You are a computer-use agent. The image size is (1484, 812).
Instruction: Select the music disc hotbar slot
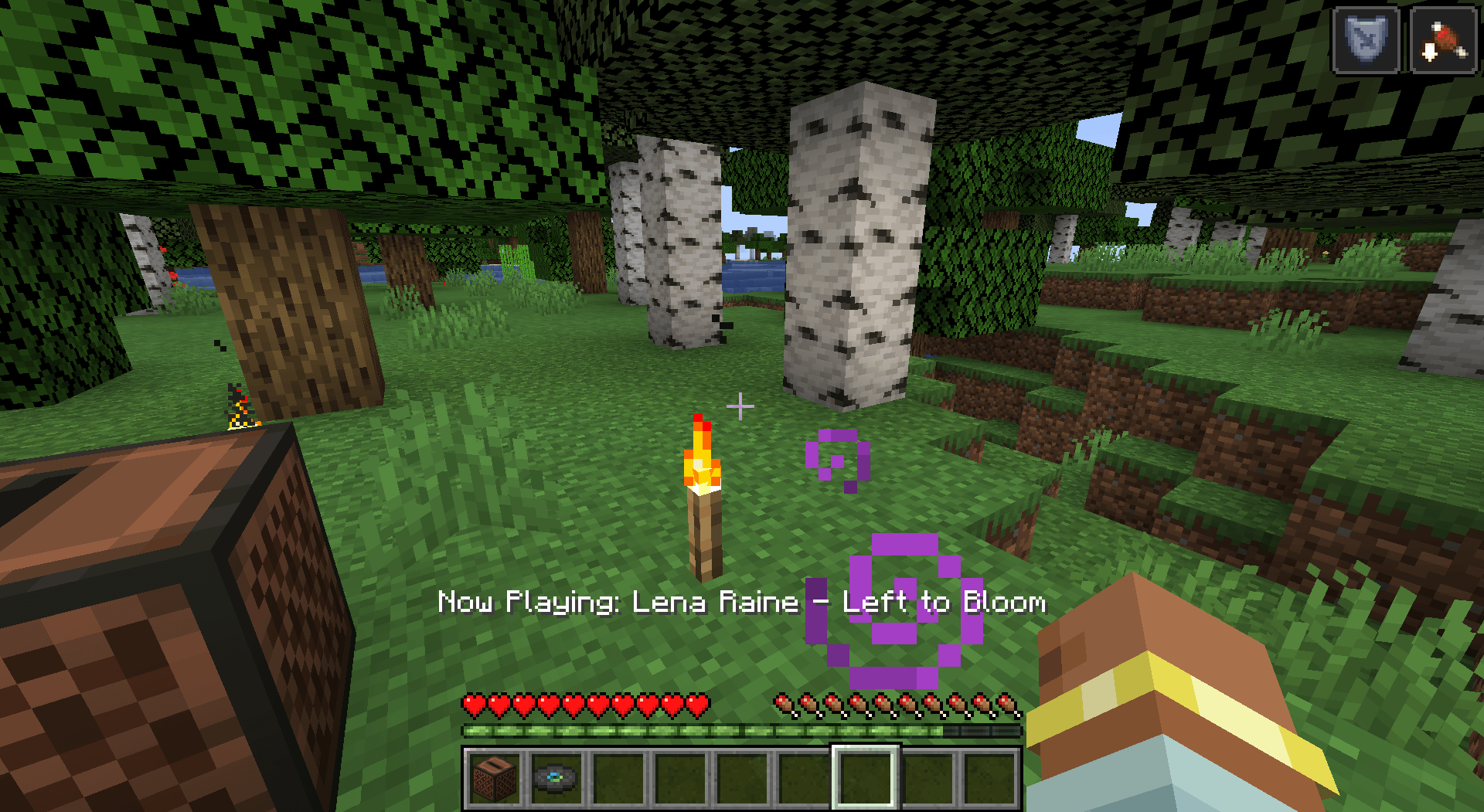[x=556, y=778]
